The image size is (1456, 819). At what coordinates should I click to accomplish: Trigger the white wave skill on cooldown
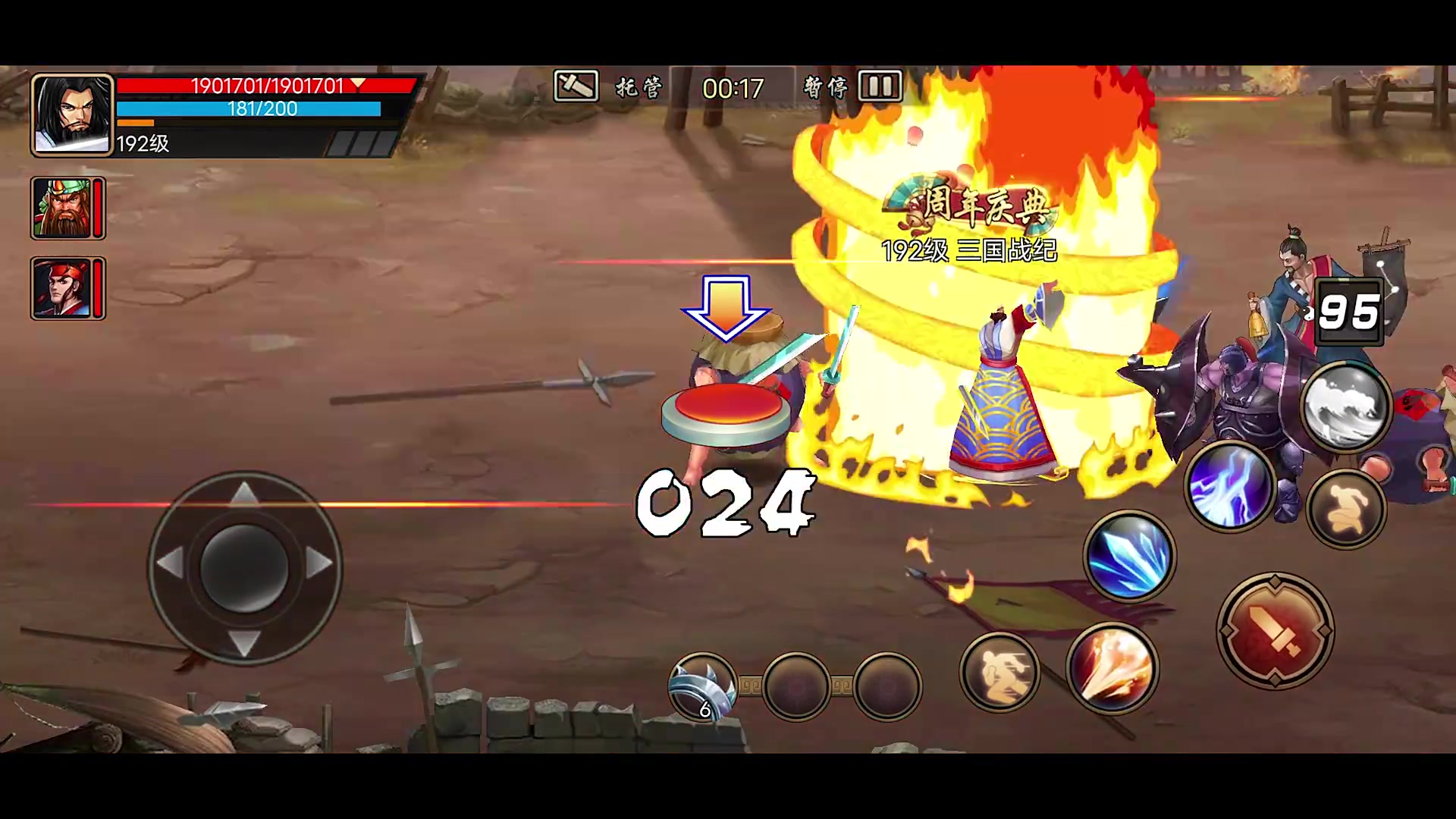click(1347, 408)
